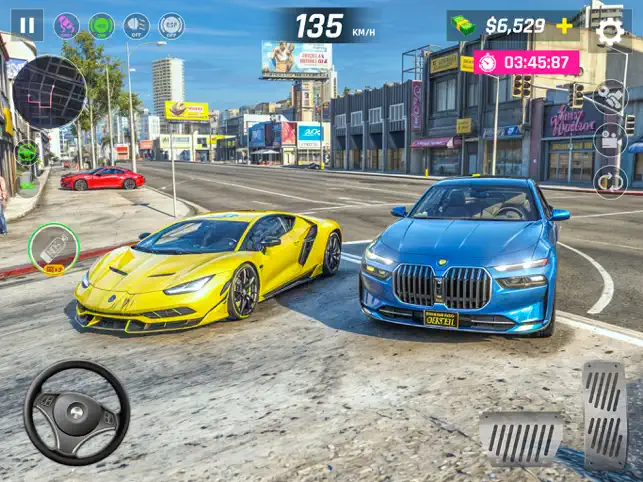Turn on the headlights toggle

tap(136, 26)
